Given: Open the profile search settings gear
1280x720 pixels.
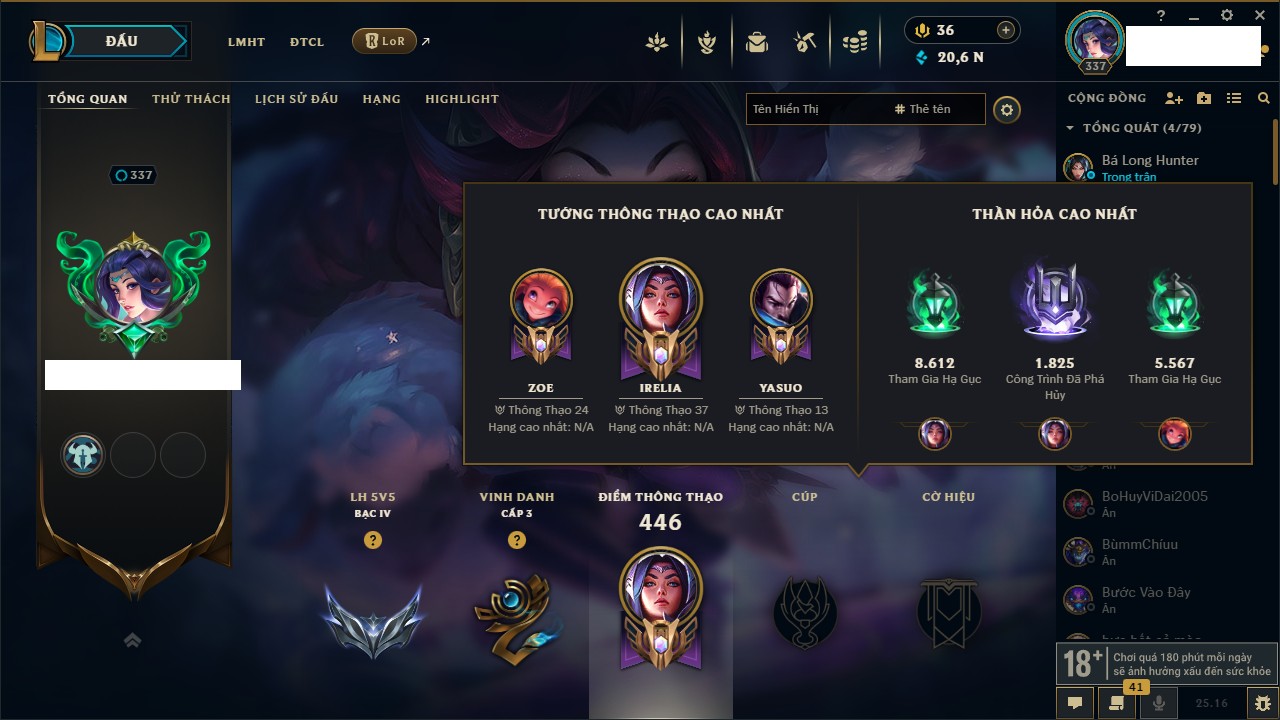Looking at the screenshot, I should pos(1007,110).
